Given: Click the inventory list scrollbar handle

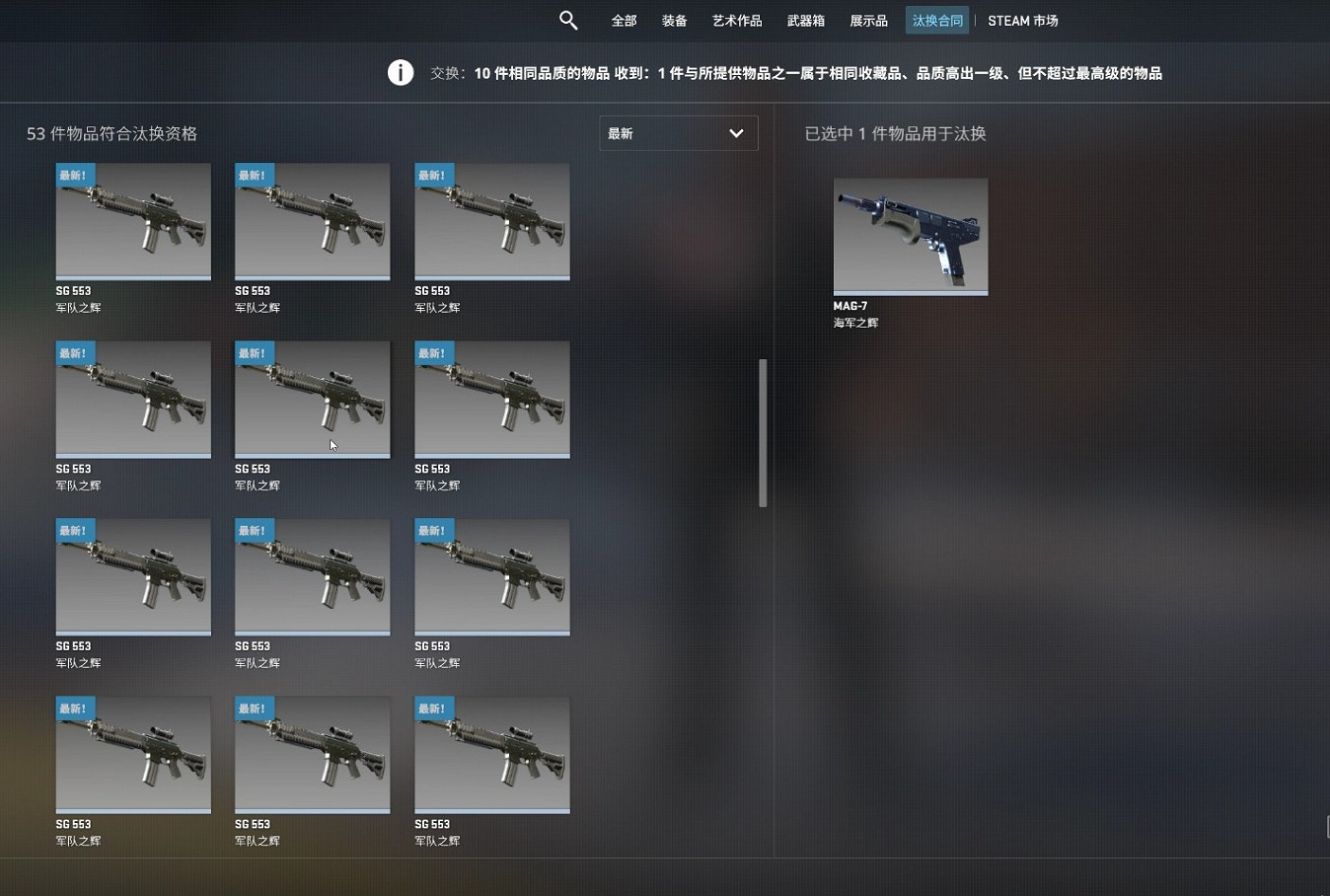Looking at the screenshot, I should point(762,431).
